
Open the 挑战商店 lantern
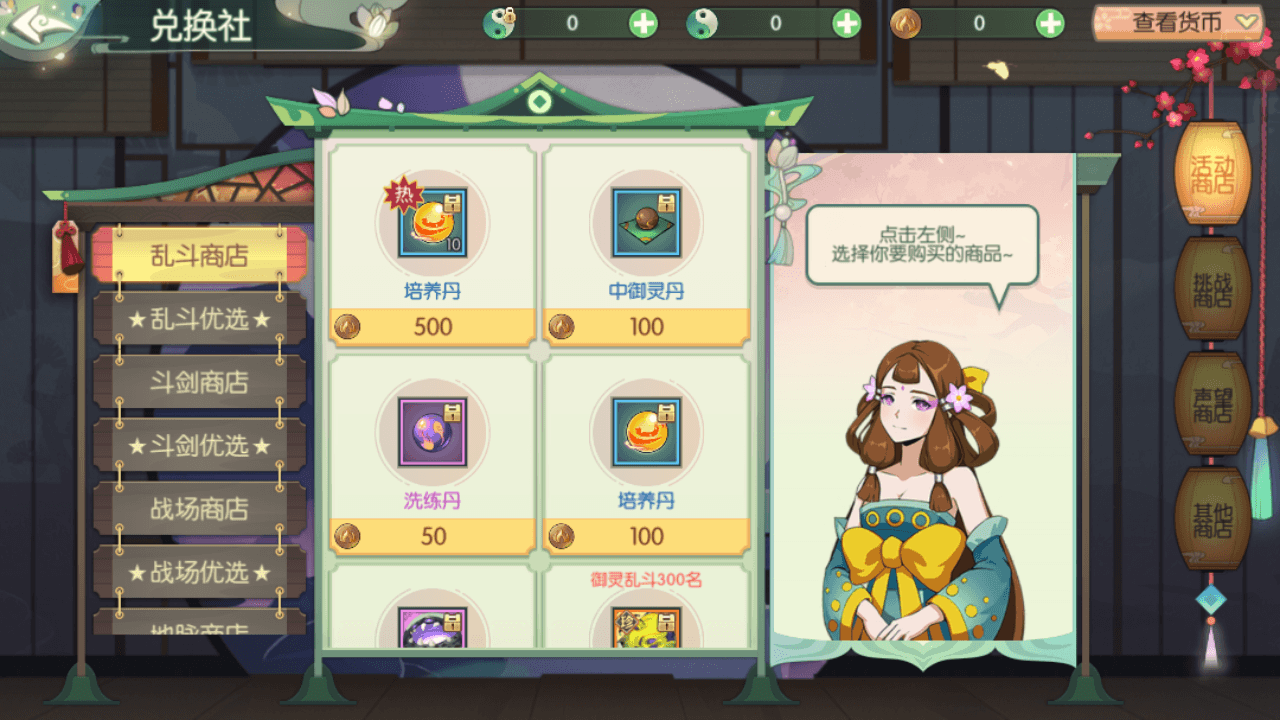pyautogui.click(x=1211, y=289)
